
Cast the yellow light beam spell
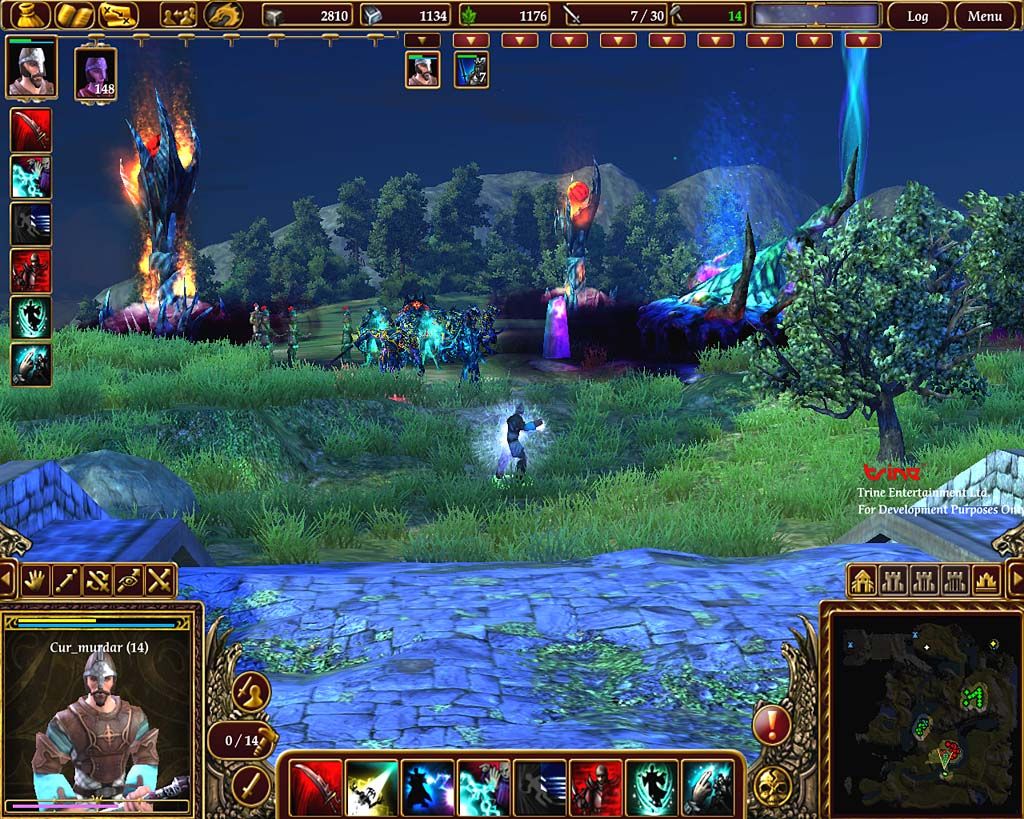click(372, 787)
